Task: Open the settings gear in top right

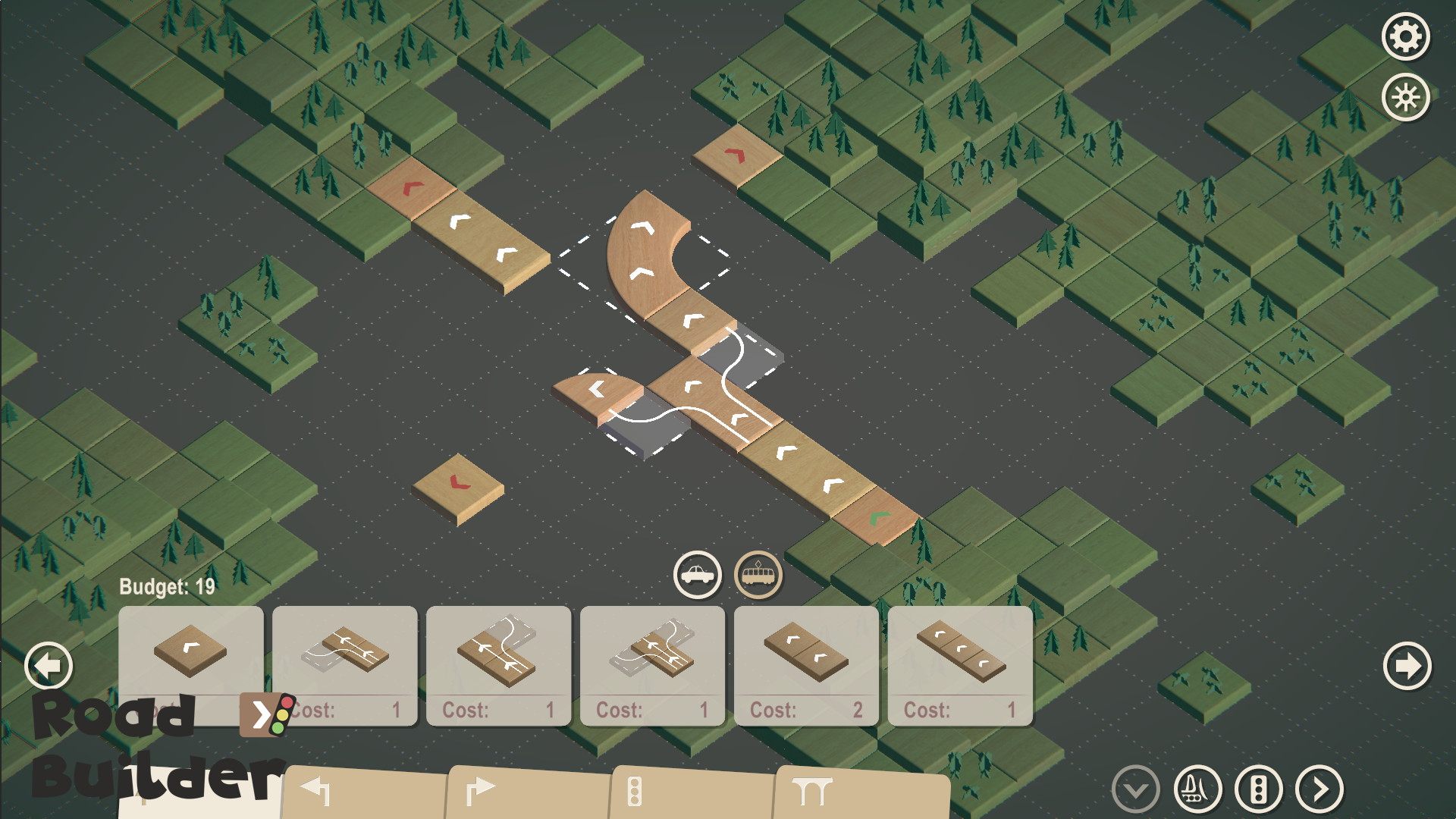Action: (1404, 36)
